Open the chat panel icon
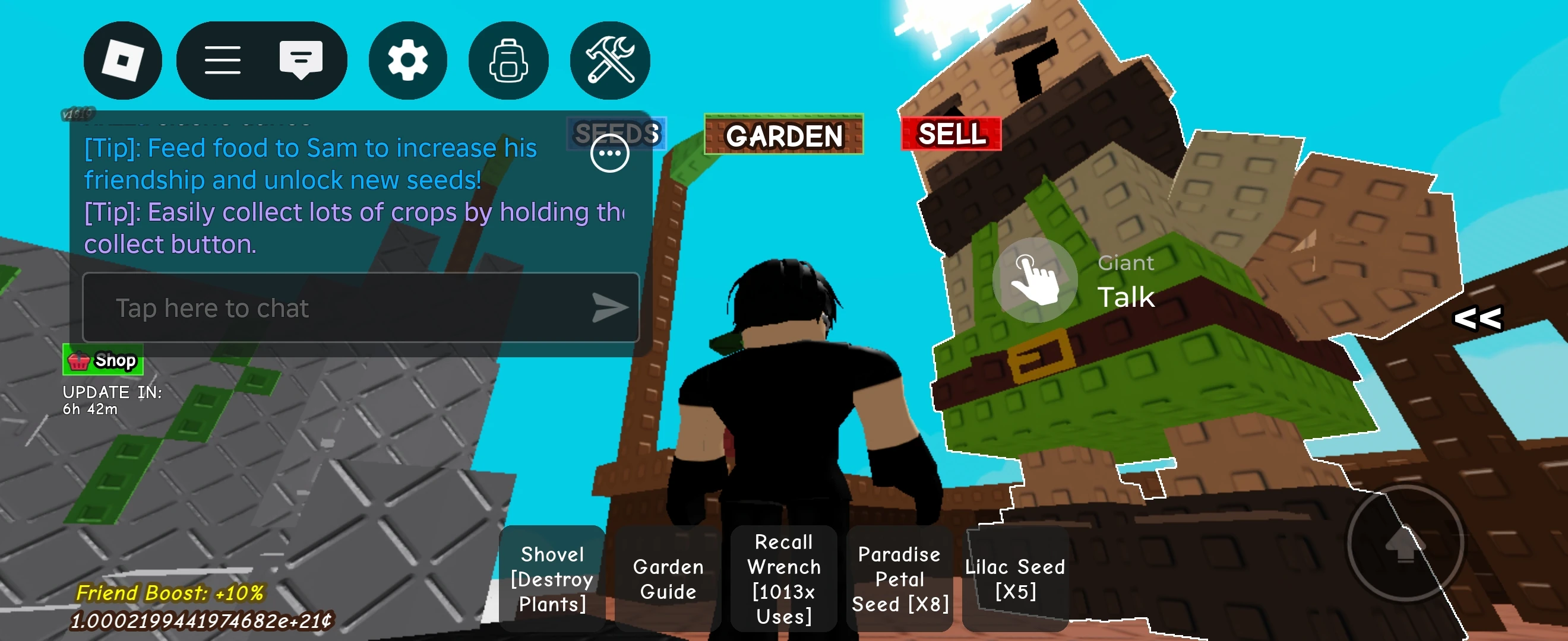The image size is (1568, 641). (301, 59)
